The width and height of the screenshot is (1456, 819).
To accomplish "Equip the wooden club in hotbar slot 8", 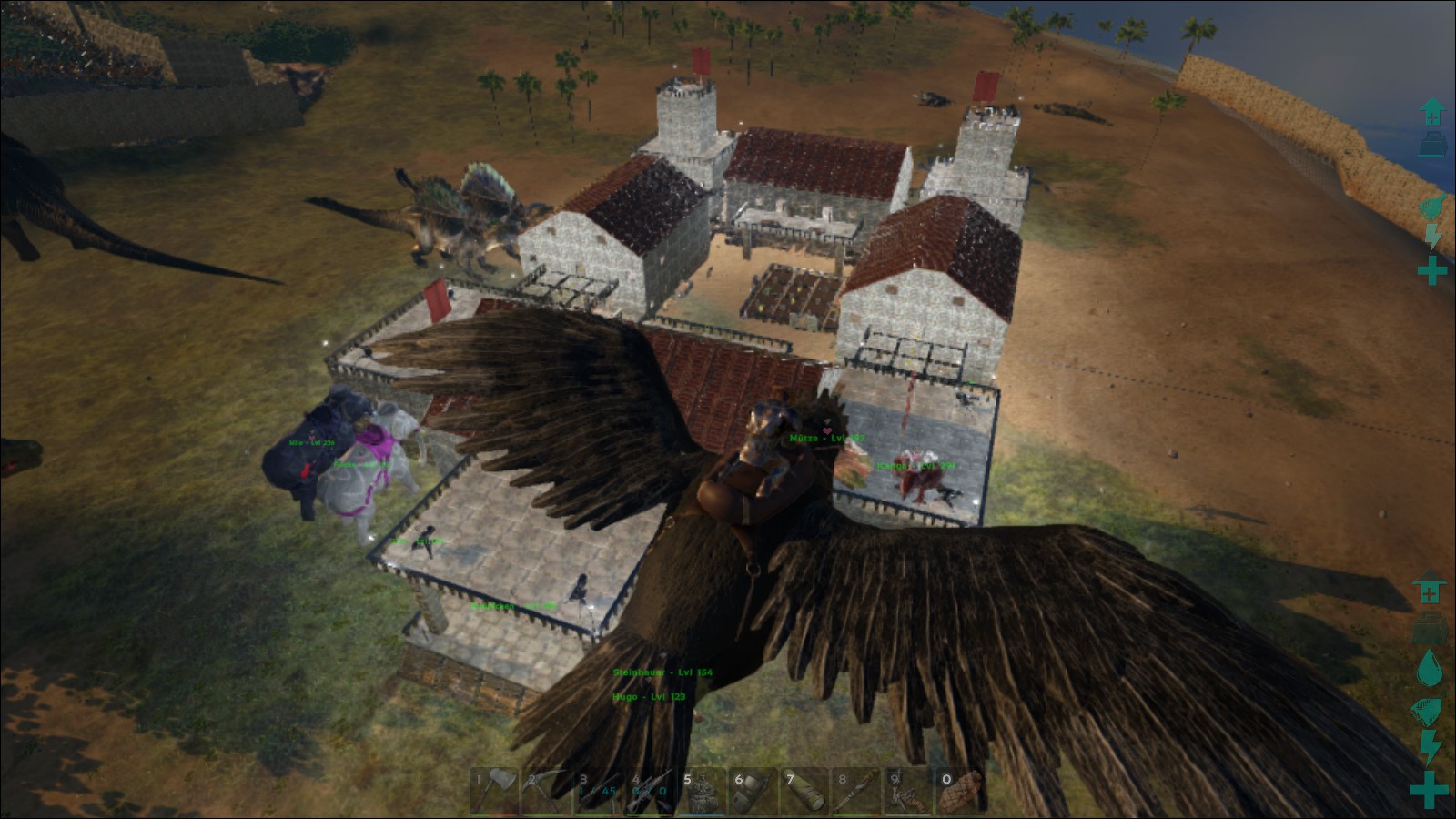I will point(857,790).
